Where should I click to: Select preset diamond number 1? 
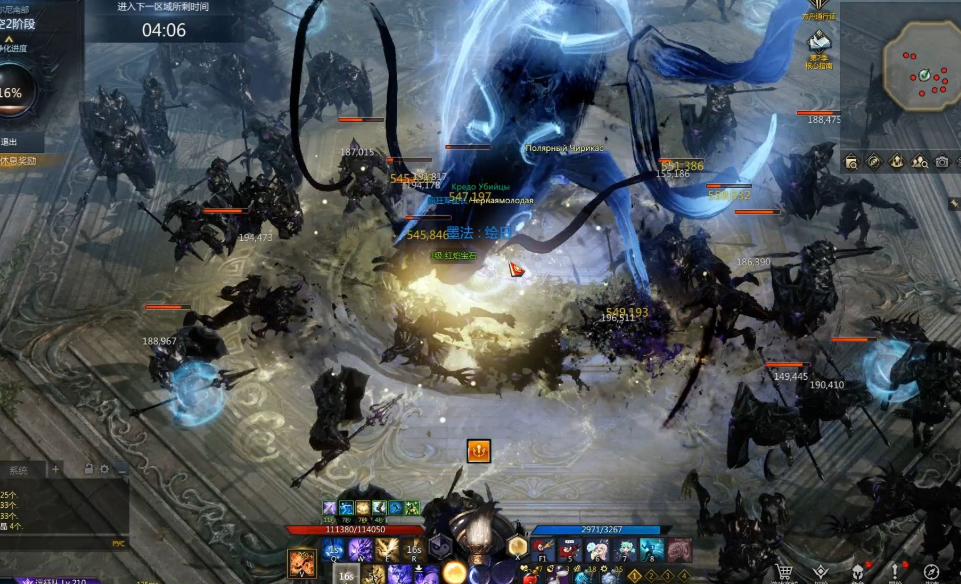click(x=634, y=575)
